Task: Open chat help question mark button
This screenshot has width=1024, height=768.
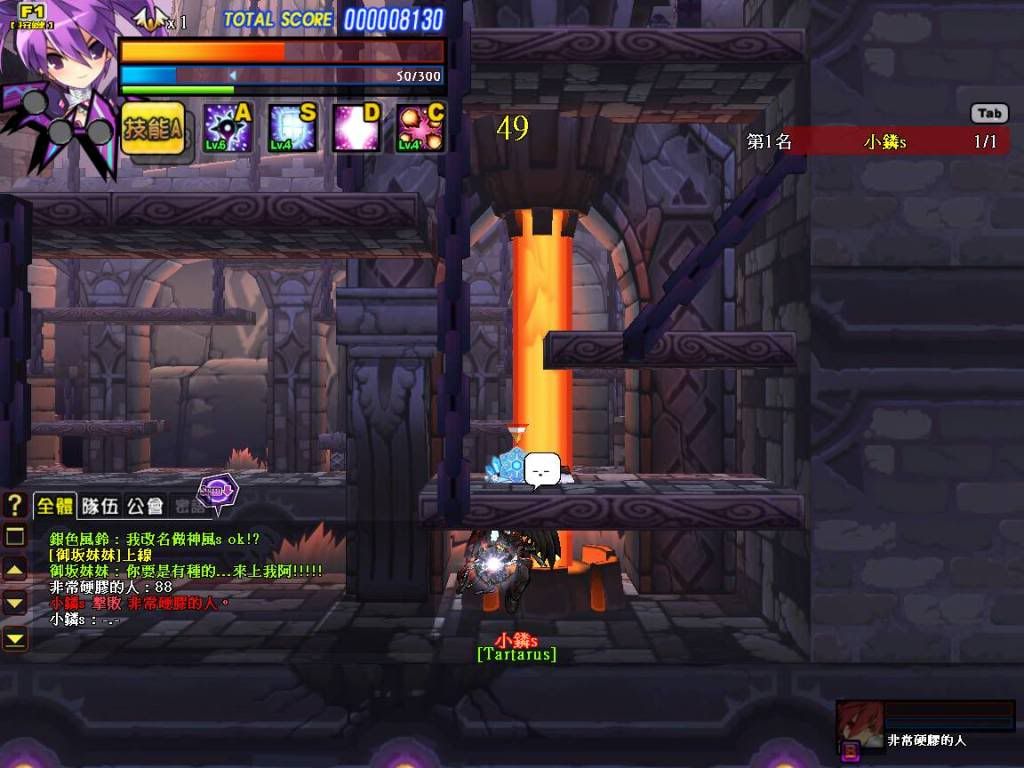Action: coord(15,505)
